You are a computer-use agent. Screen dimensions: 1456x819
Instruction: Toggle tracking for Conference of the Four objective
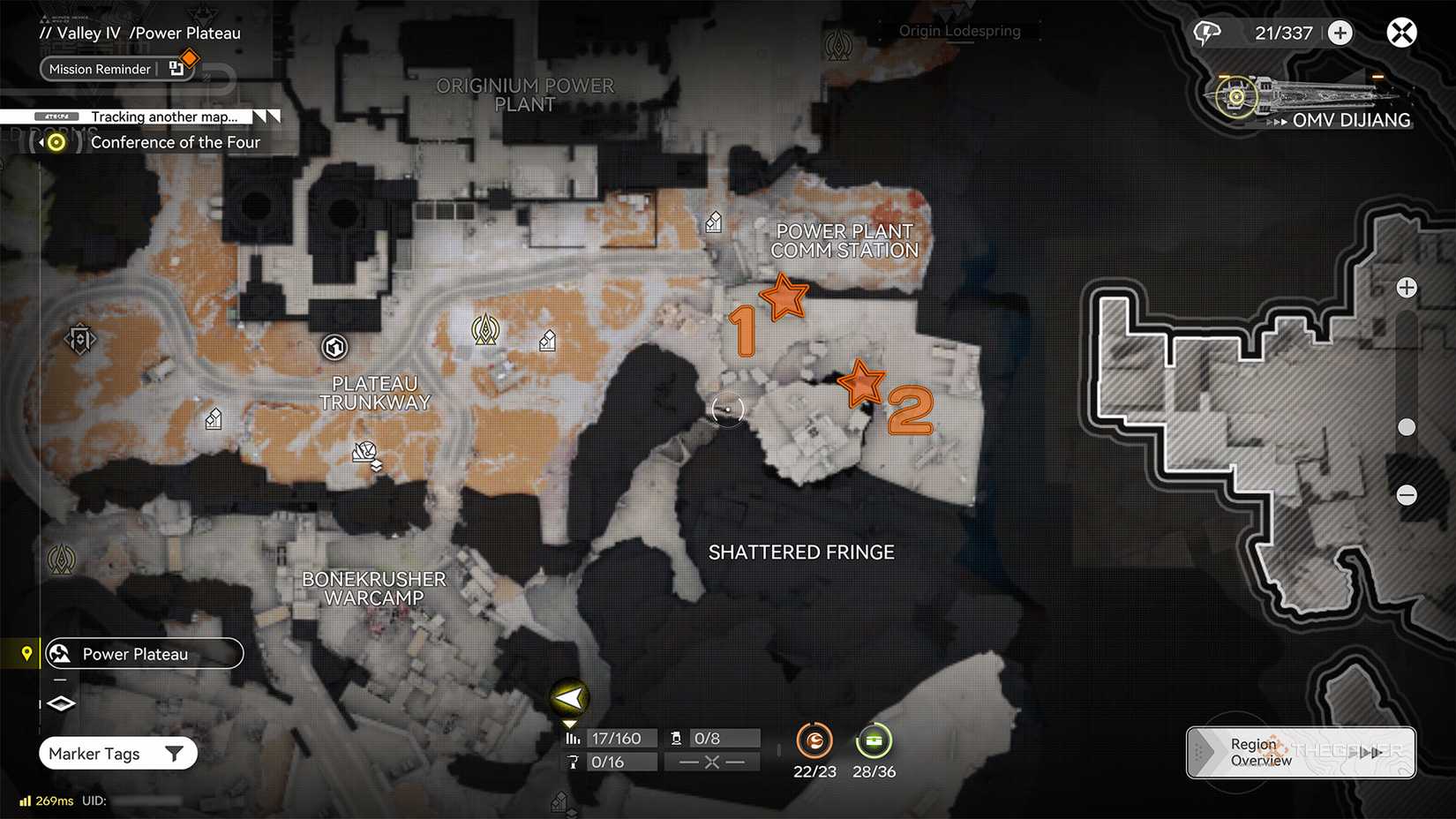coord(55,141)
